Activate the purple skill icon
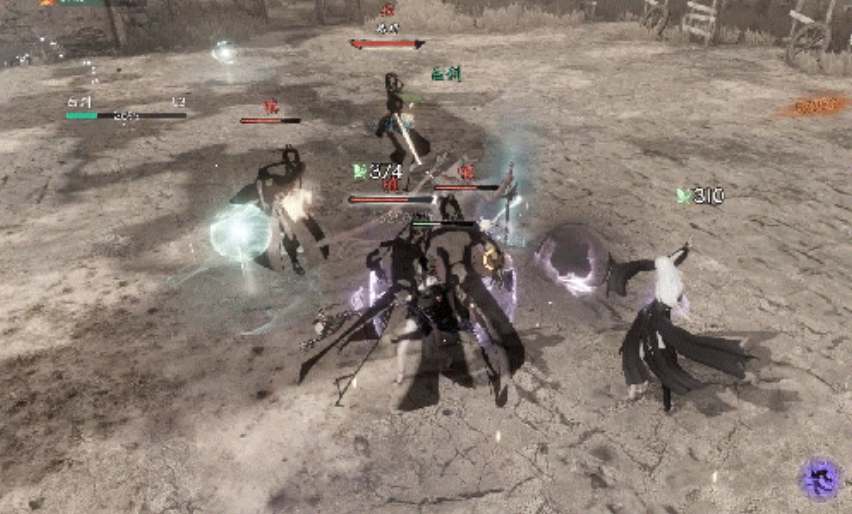This screenshot has width=852, height=514. click(821, 478)
